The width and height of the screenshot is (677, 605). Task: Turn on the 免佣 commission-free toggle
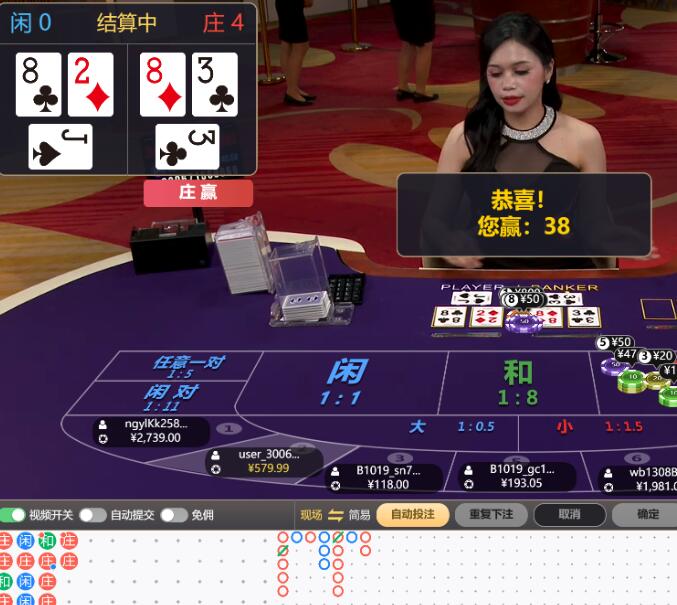tap(174, 515)
